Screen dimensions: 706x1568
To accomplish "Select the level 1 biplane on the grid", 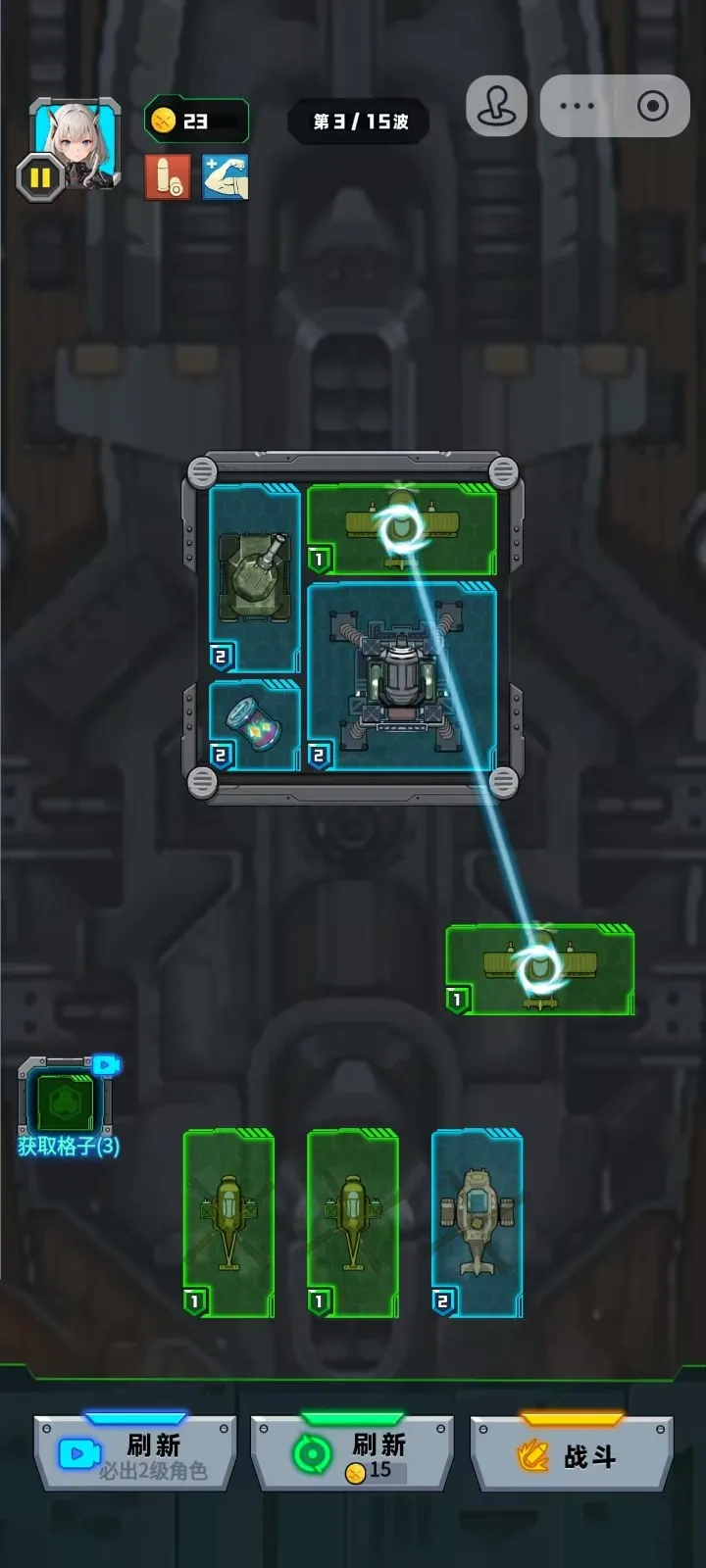I will 402,529.
